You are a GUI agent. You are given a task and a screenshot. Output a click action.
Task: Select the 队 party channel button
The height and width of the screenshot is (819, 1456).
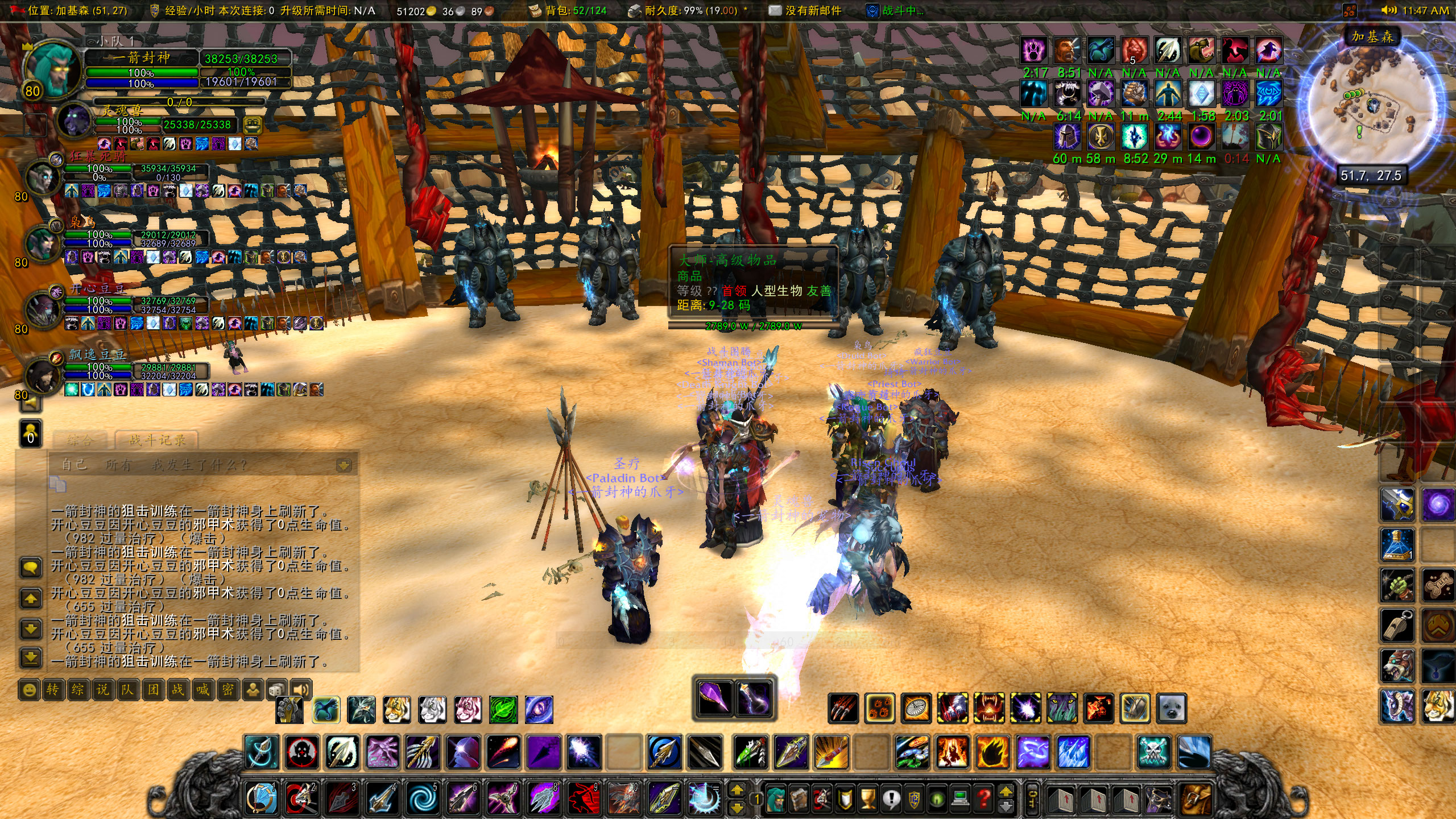point(127,690)
